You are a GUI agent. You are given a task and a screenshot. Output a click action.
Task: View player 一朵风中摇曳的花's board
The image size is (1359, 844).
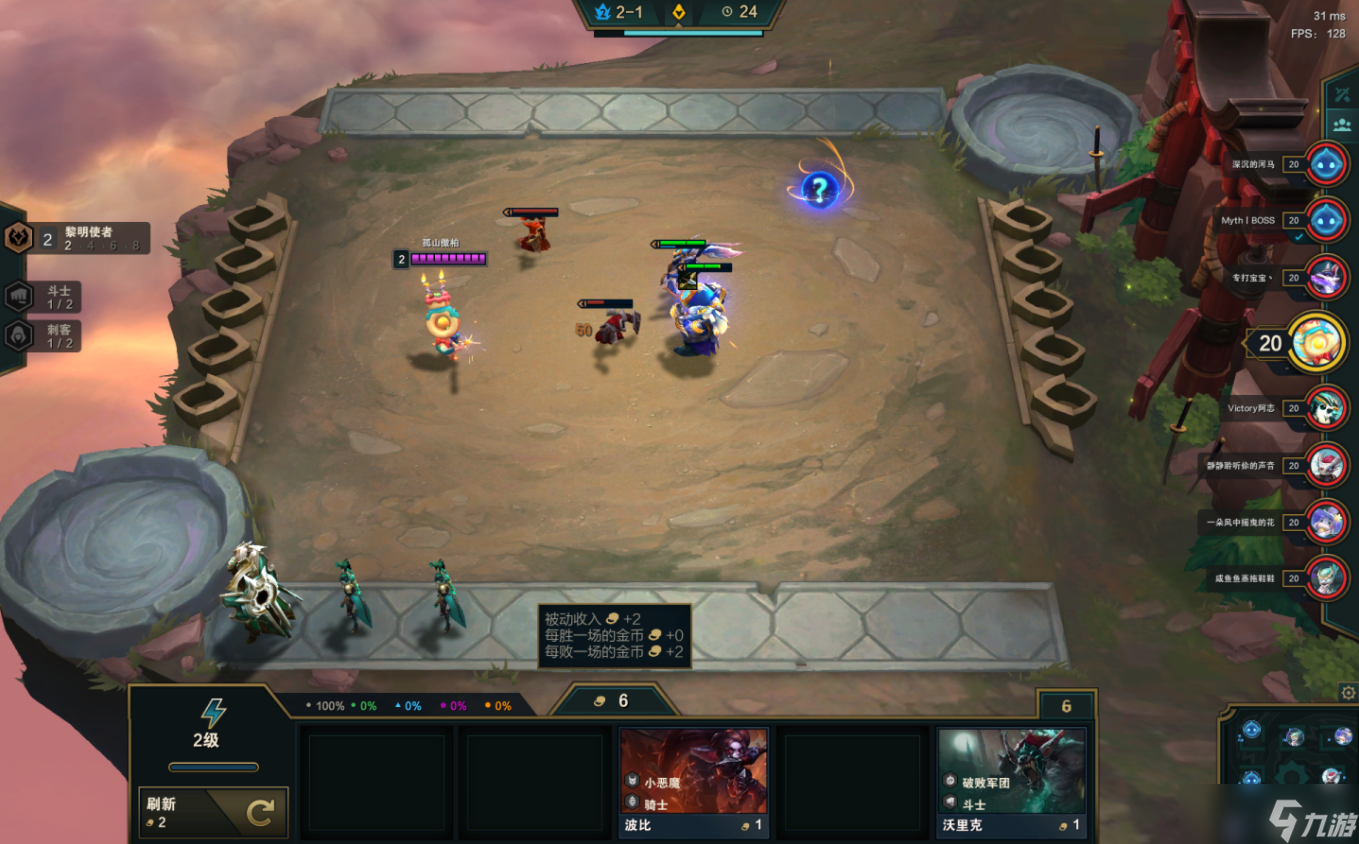tap(1327, 521)
